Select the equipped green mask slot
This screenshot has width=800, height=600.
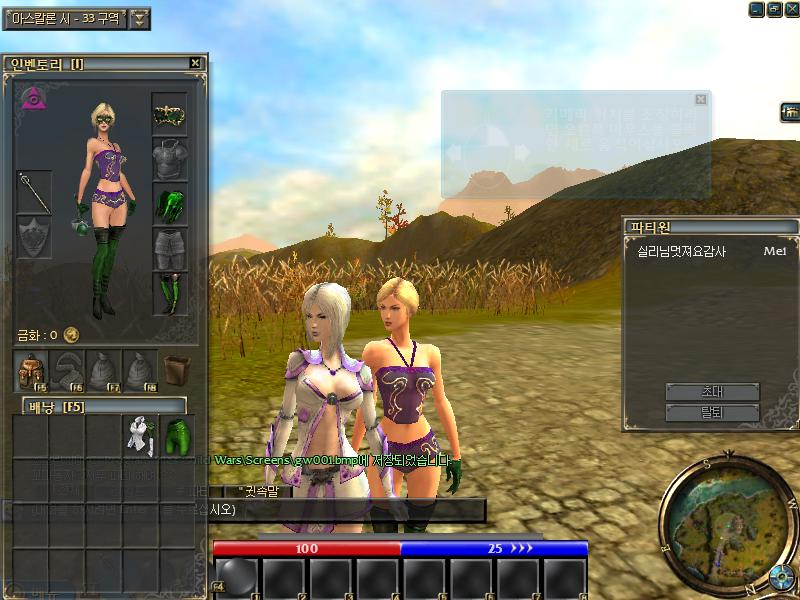[170, 114]
